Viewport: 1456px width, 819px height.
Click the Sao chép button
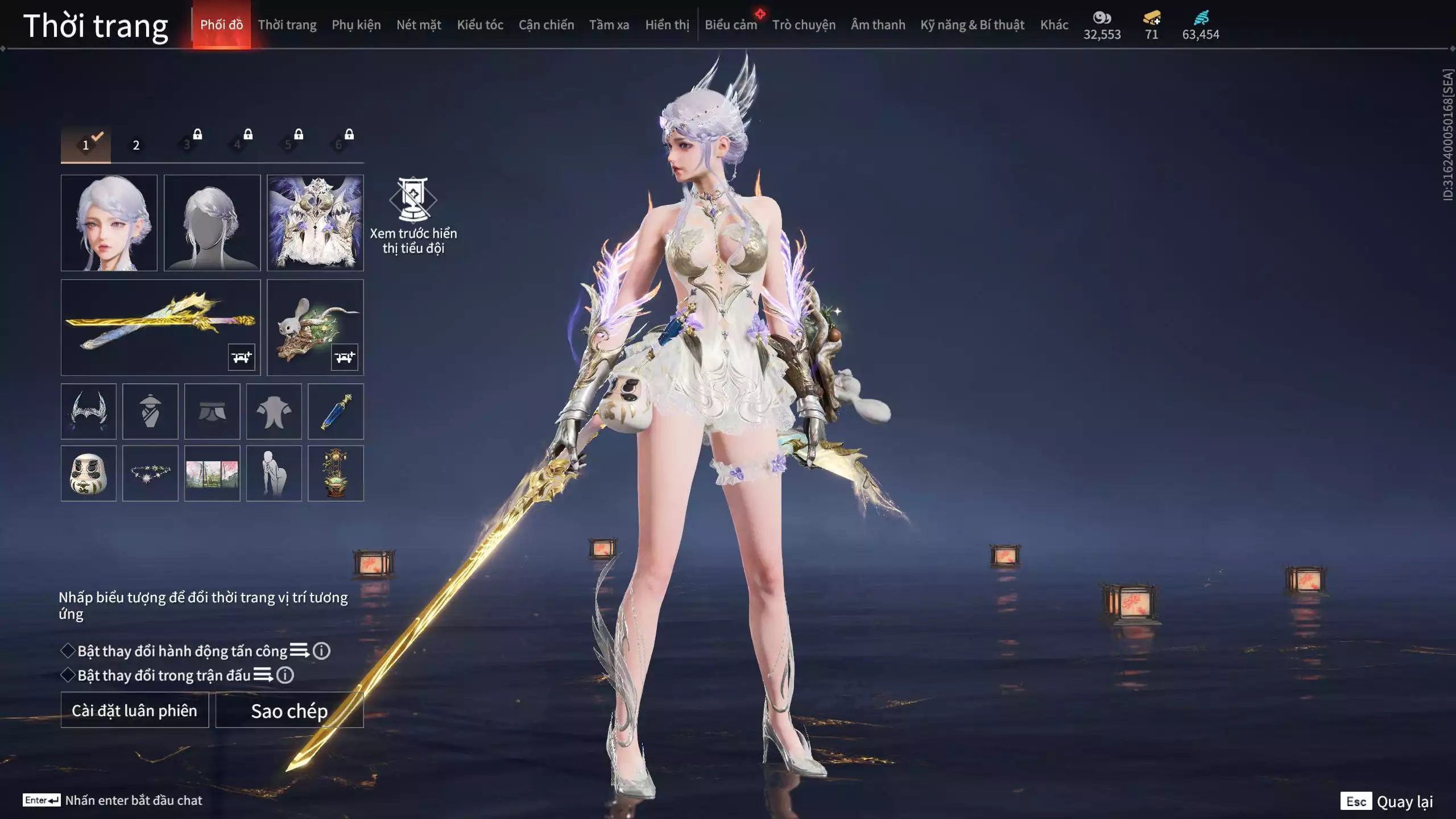(289, 710)
